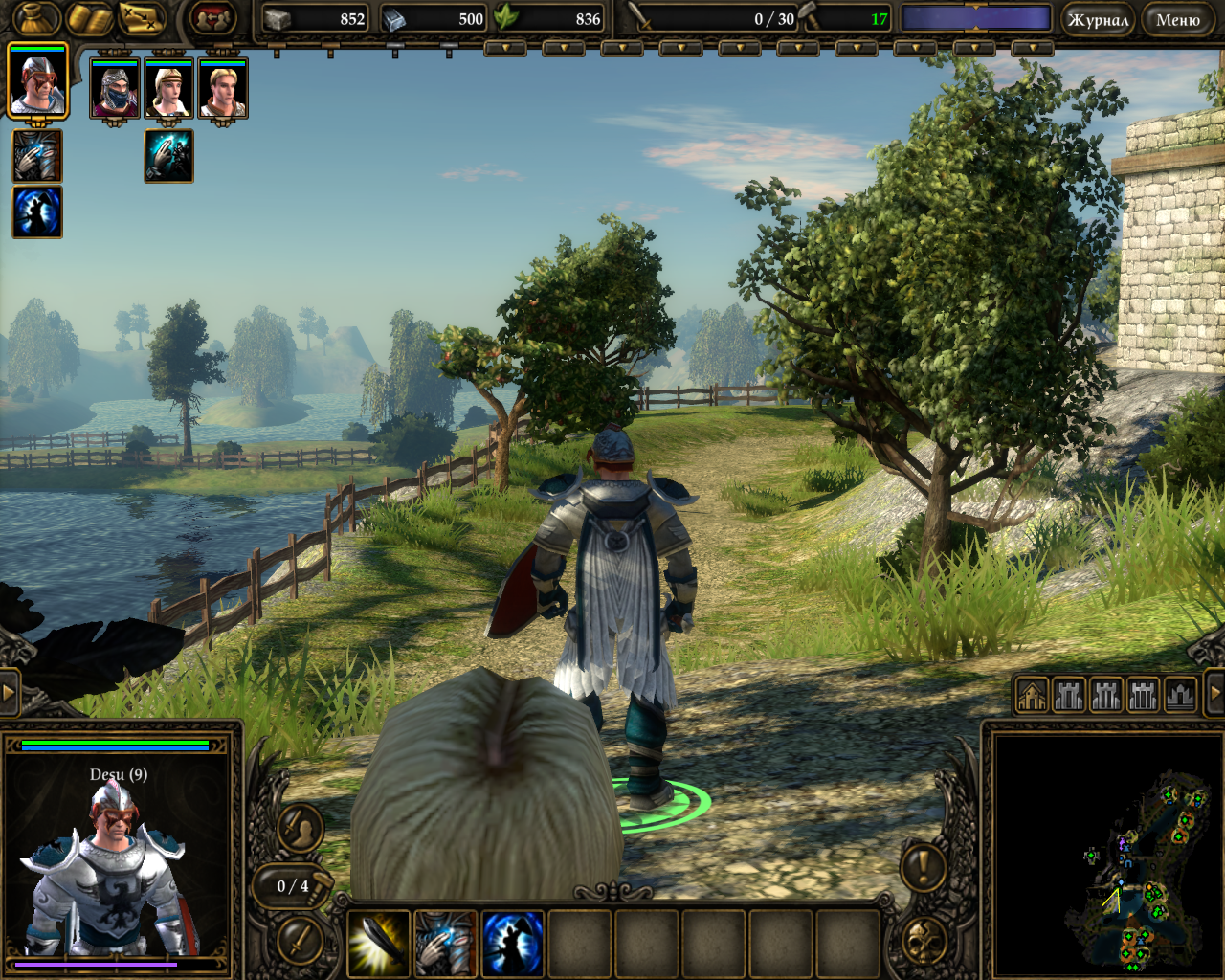Open the spellbook icon
The height and width of the screenshot is (980, 1225).
click(89, 18)
